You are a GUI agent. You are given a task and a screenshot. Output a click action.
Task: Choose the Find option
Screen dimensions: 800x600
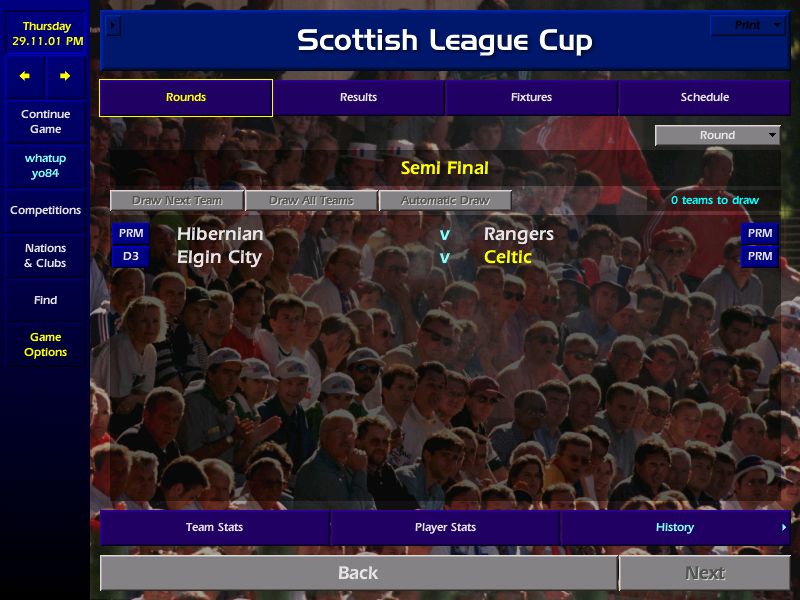coord(45,300)
